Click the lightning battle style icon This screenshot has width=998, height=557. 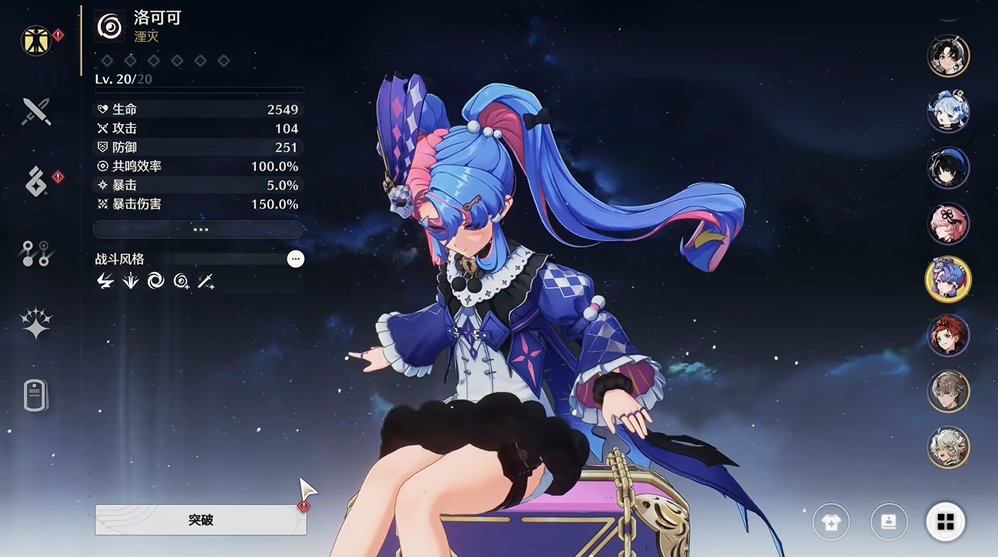(105, 282)
